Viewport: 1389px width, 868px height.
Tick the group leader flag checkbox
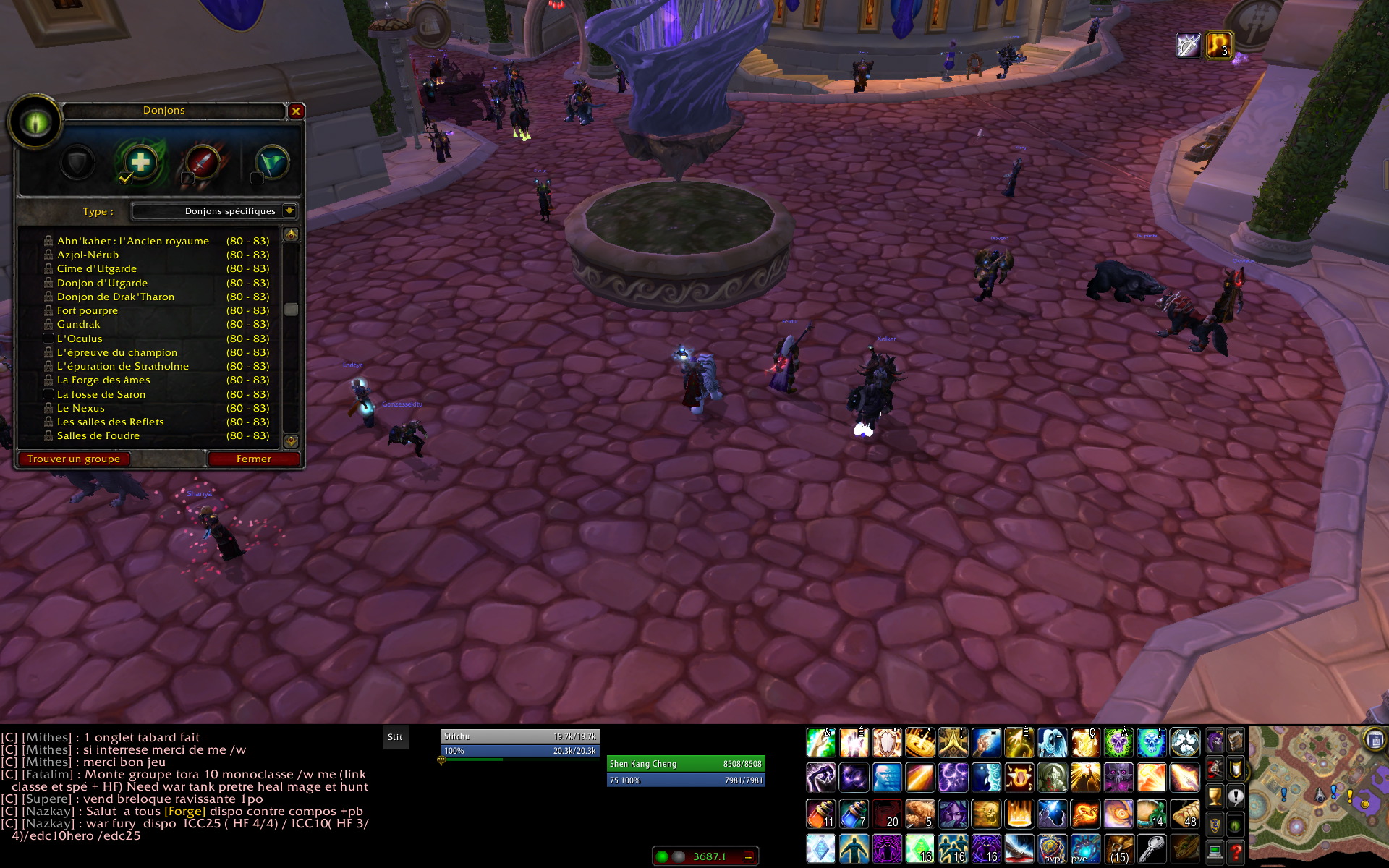256,178
